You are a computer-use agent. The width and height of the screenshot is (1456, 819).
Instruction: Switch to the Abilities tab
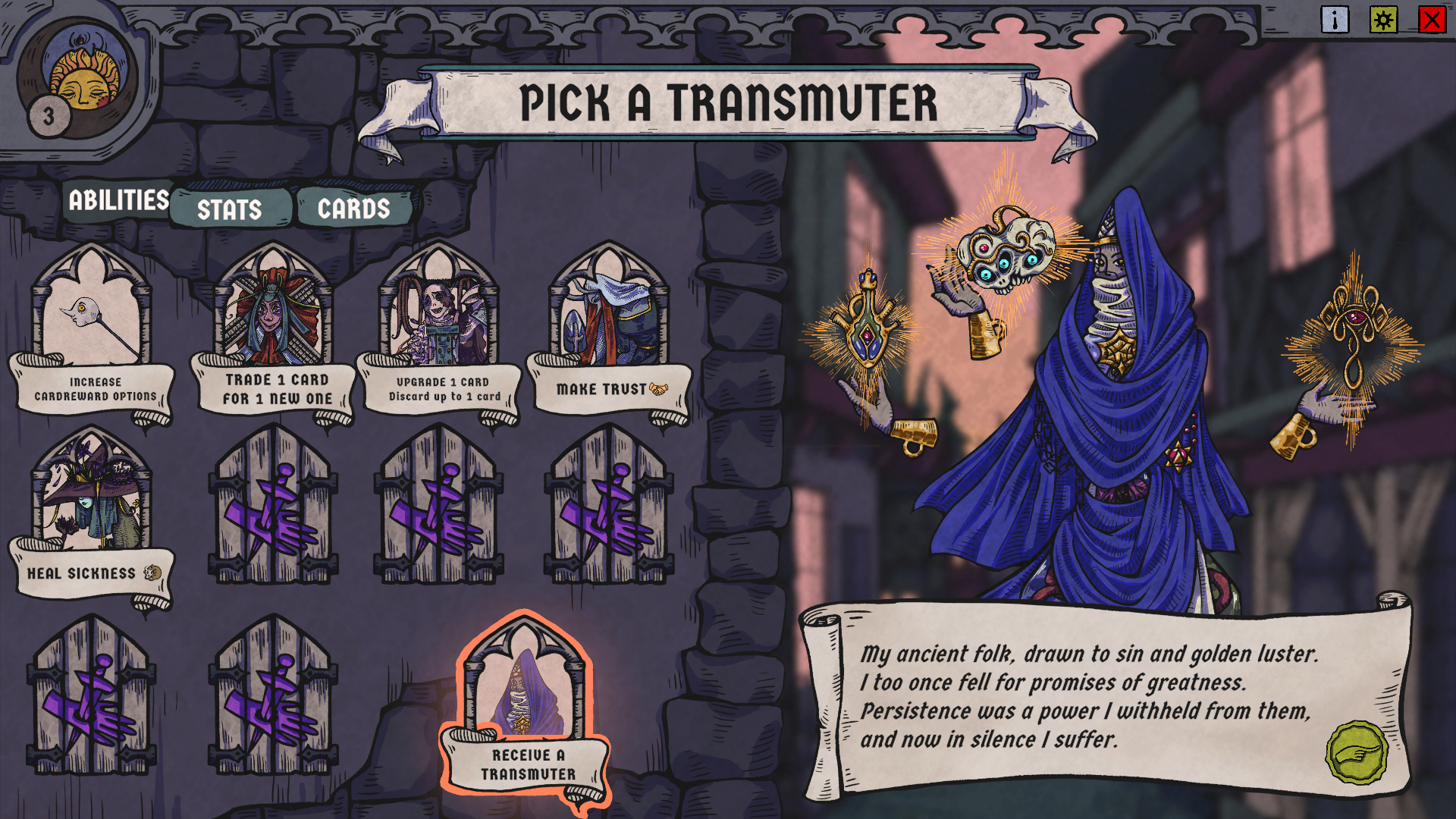tap(118, 200)
